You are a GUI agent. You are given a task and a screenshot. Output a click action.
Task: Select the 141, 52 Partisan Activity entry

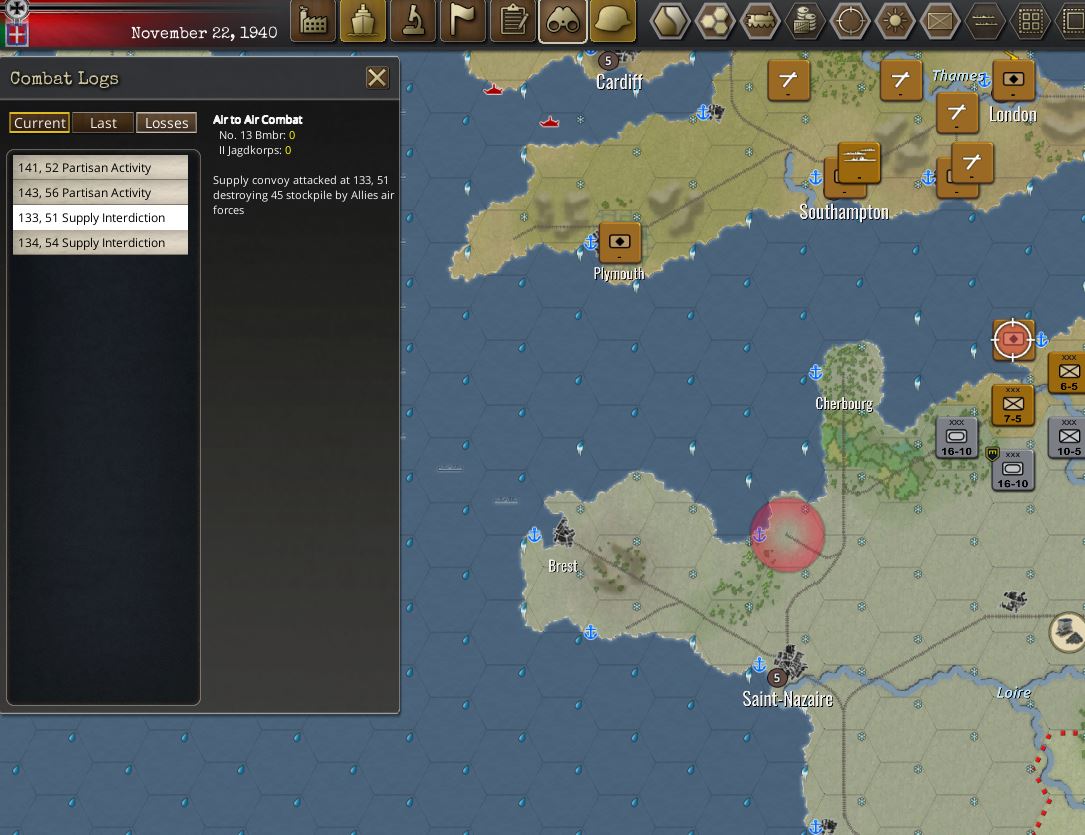(x=100, y=168)
